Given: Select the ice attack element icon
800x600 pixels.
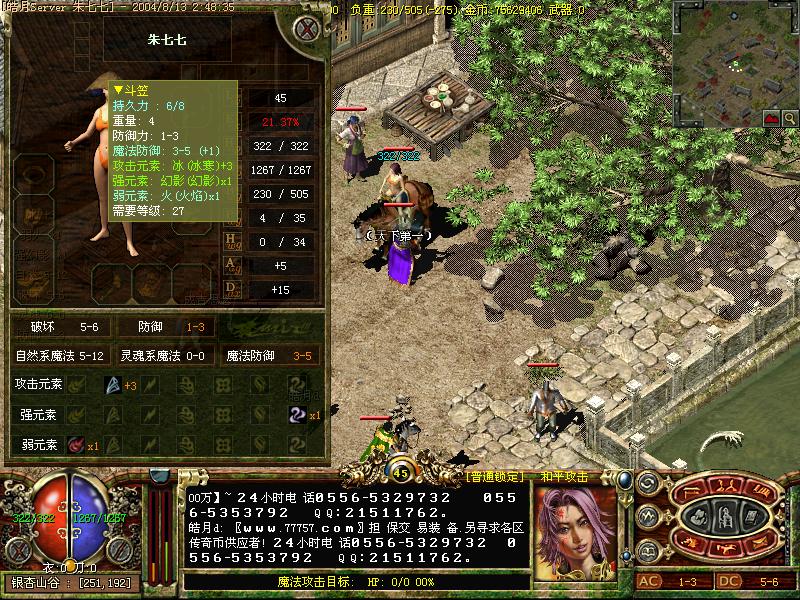Looking at the screenshot, I should coord(112,385).
